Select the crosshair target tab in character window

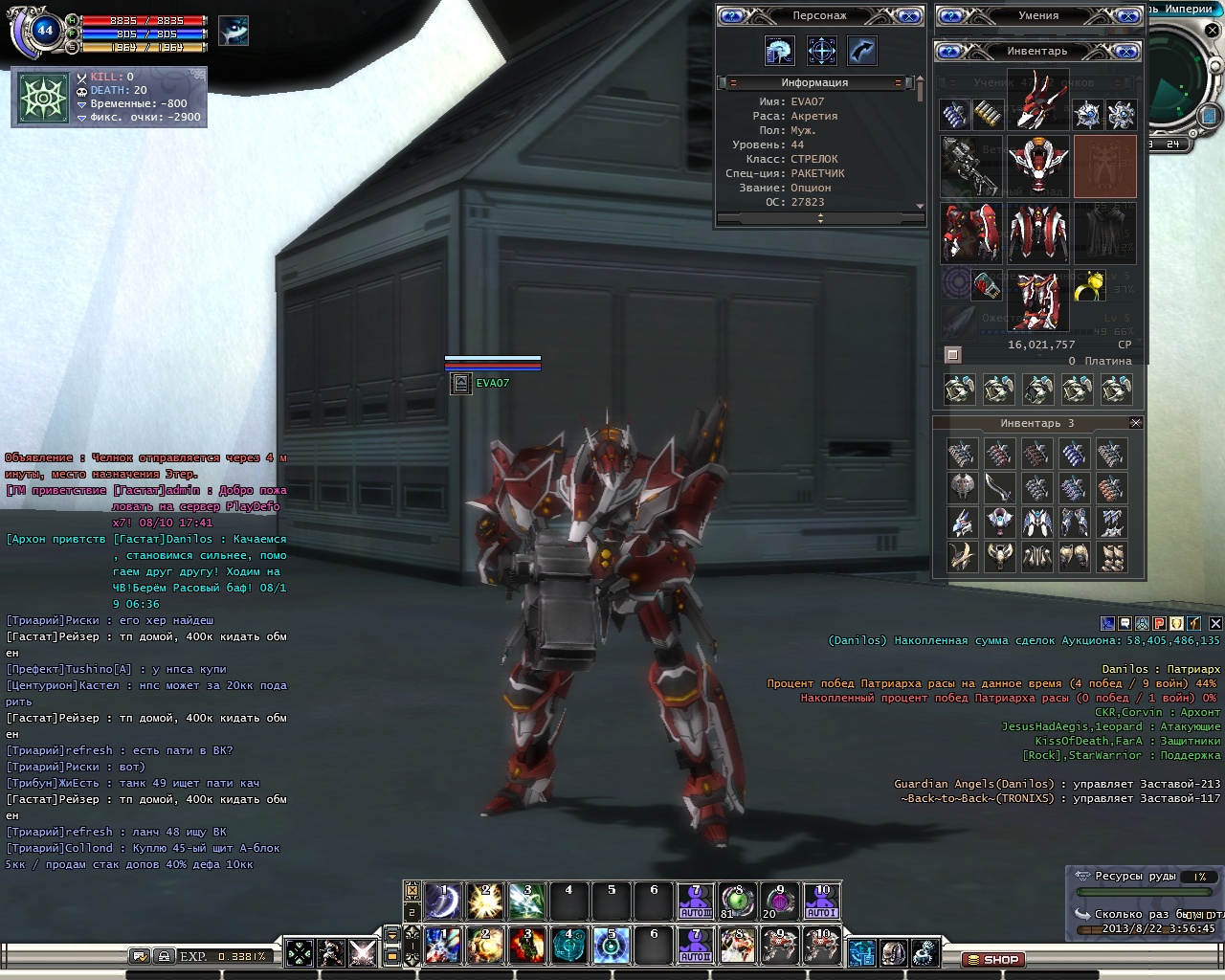(x=821, y=51)
